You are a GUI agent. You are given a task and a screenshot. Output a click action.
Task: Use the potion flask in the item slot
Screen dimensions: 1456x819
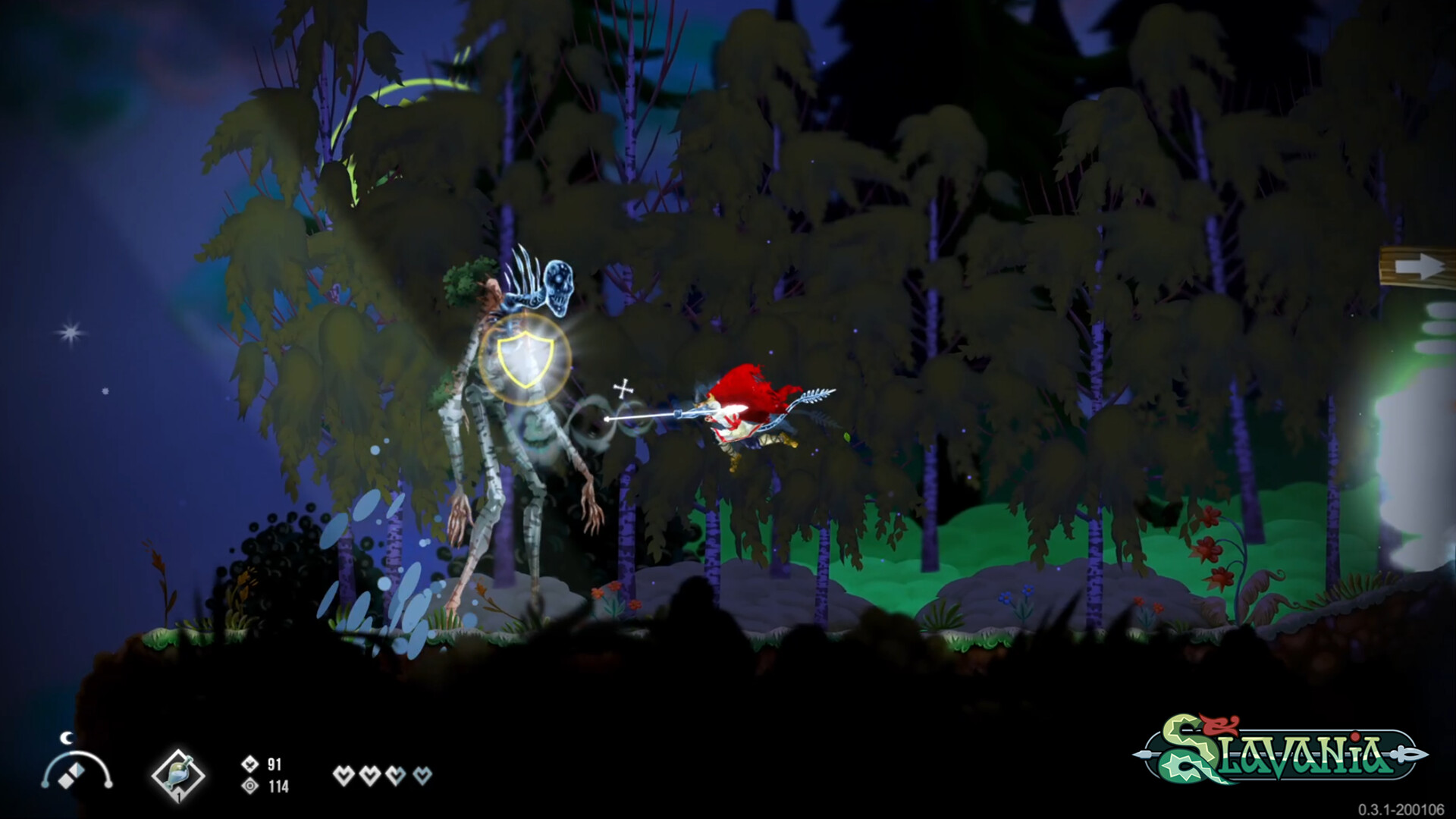coord(177,775)
